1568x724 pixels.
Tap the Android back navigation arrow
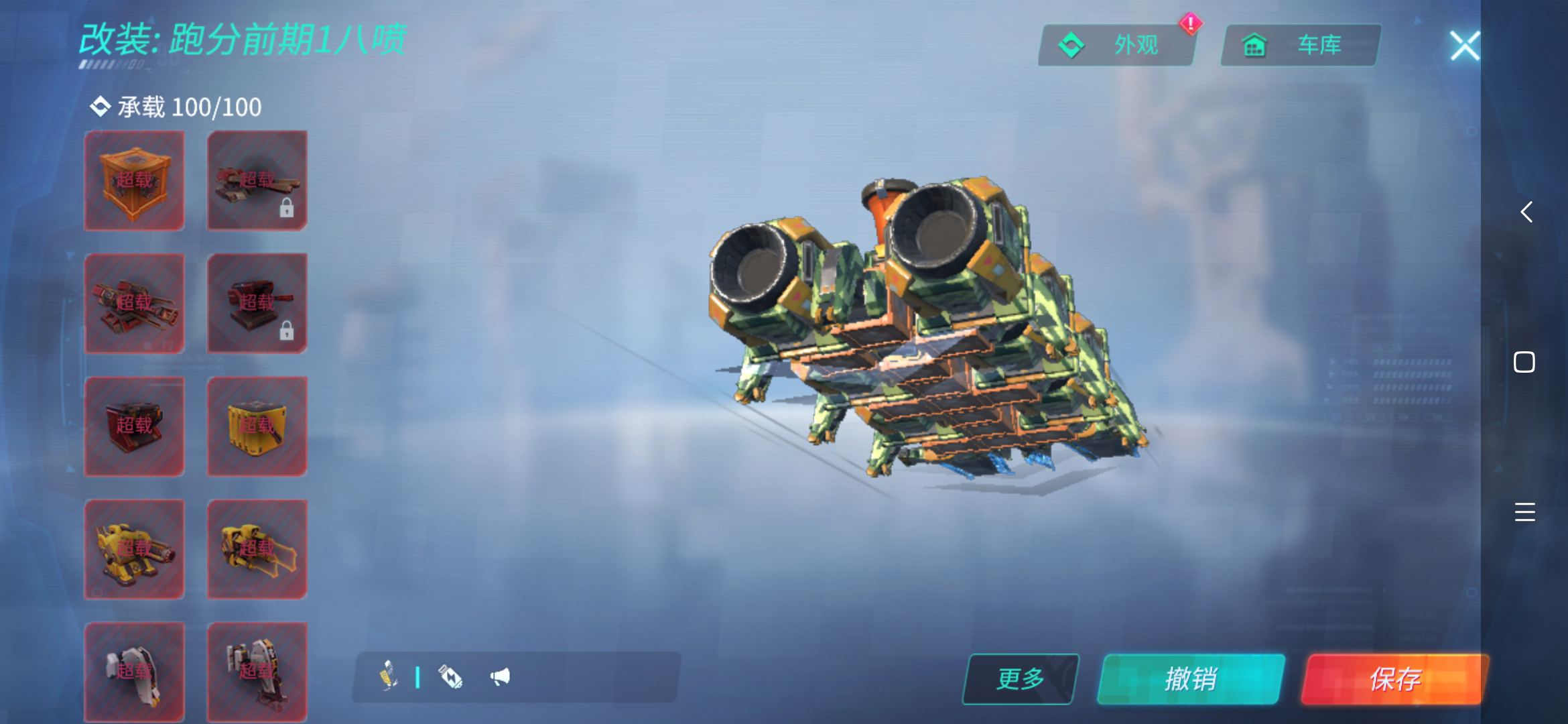1526,212
